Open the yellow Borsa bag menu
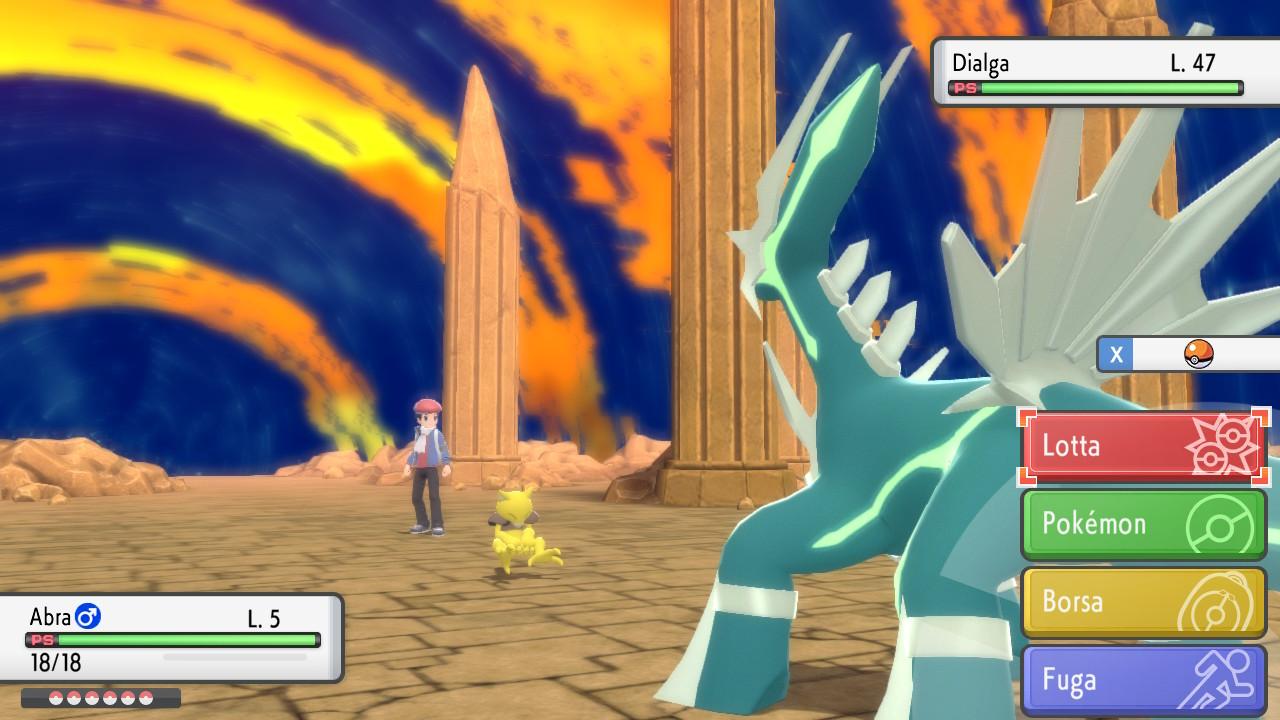Screen dimensions: 1280x720 (1144, 602)
